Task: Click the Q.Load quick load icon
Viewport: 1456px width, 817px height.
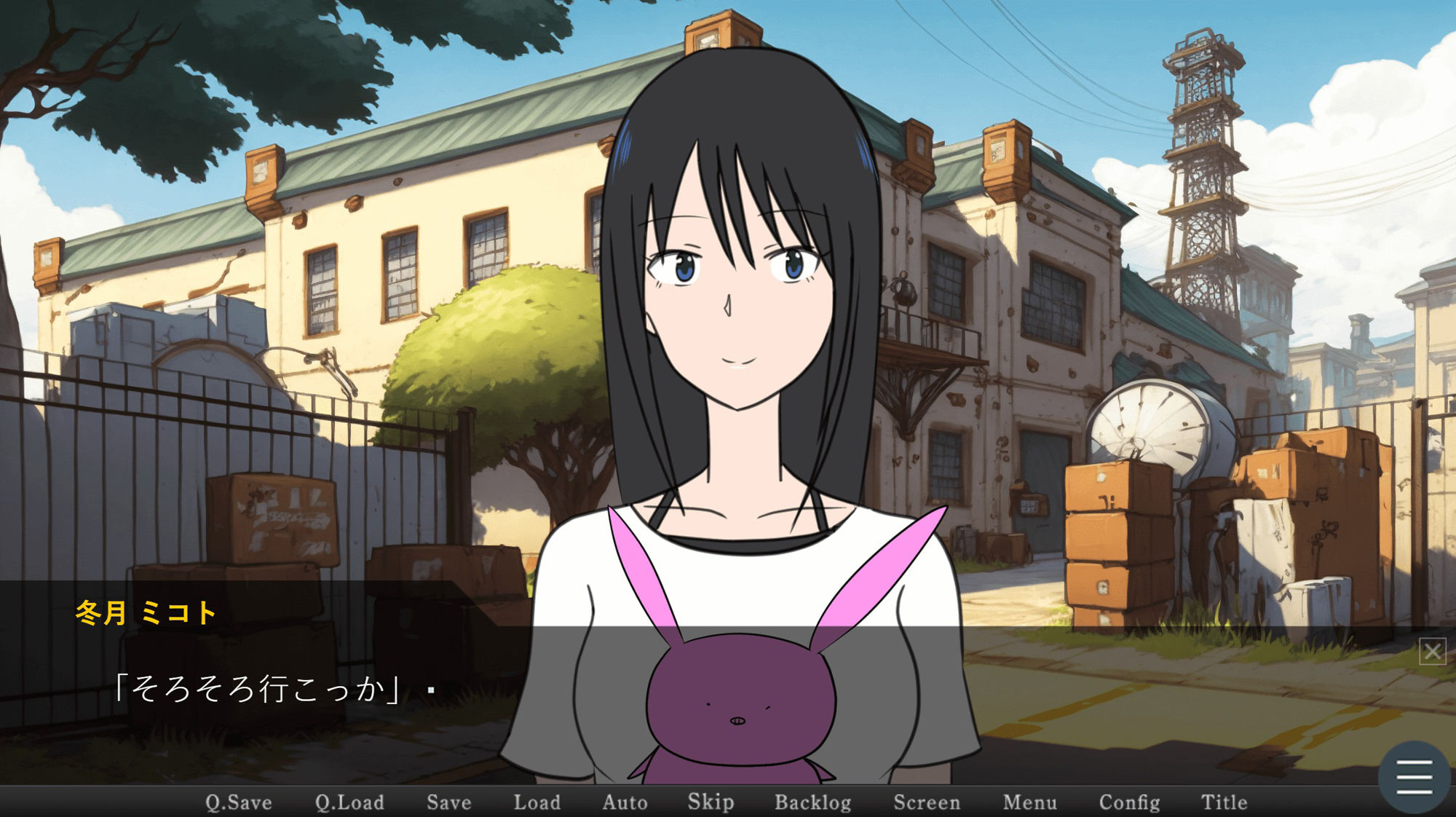Action: coord(350,802)
